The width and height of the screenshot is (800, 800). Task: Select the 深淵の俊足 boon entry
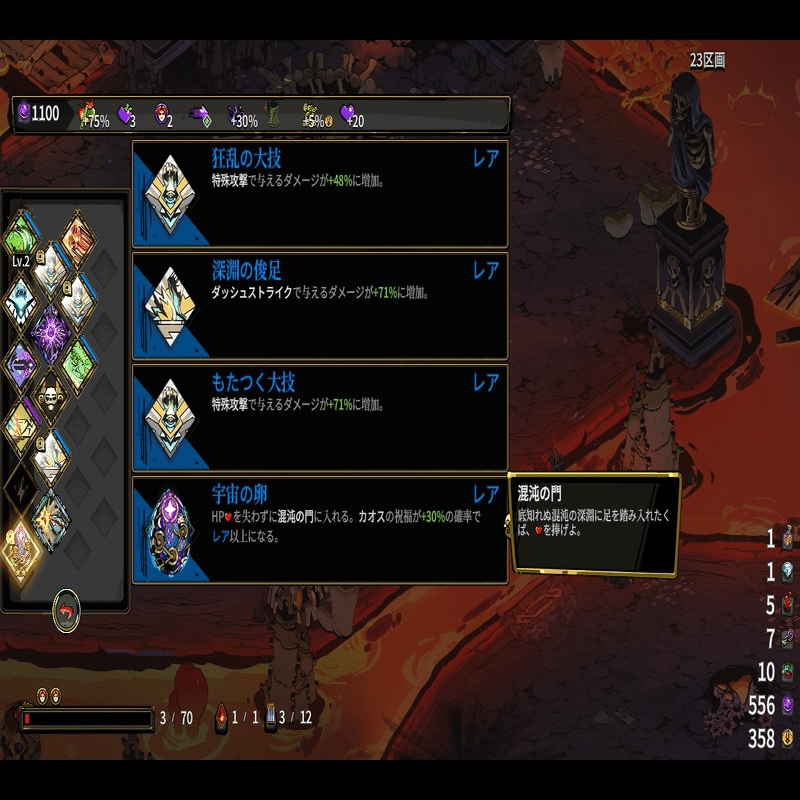tap(320, 306)
